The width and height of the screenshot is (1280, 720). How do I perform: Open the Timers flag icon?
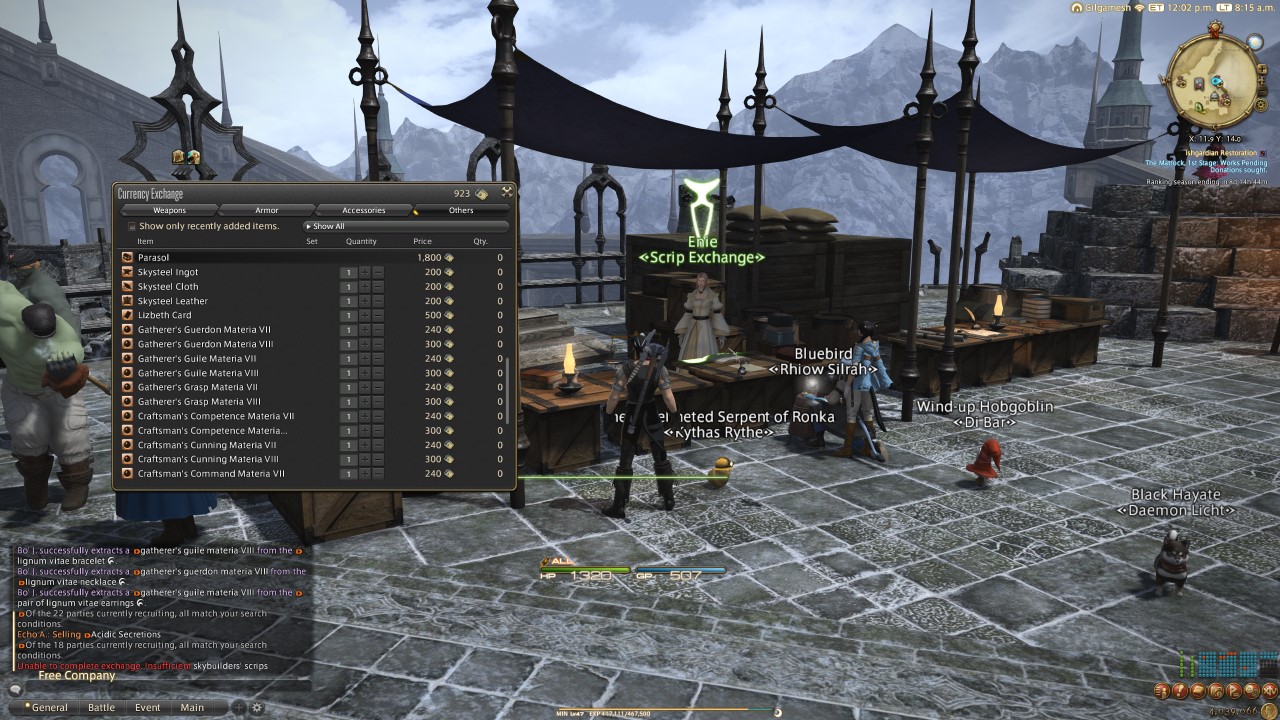point(1233,691)
